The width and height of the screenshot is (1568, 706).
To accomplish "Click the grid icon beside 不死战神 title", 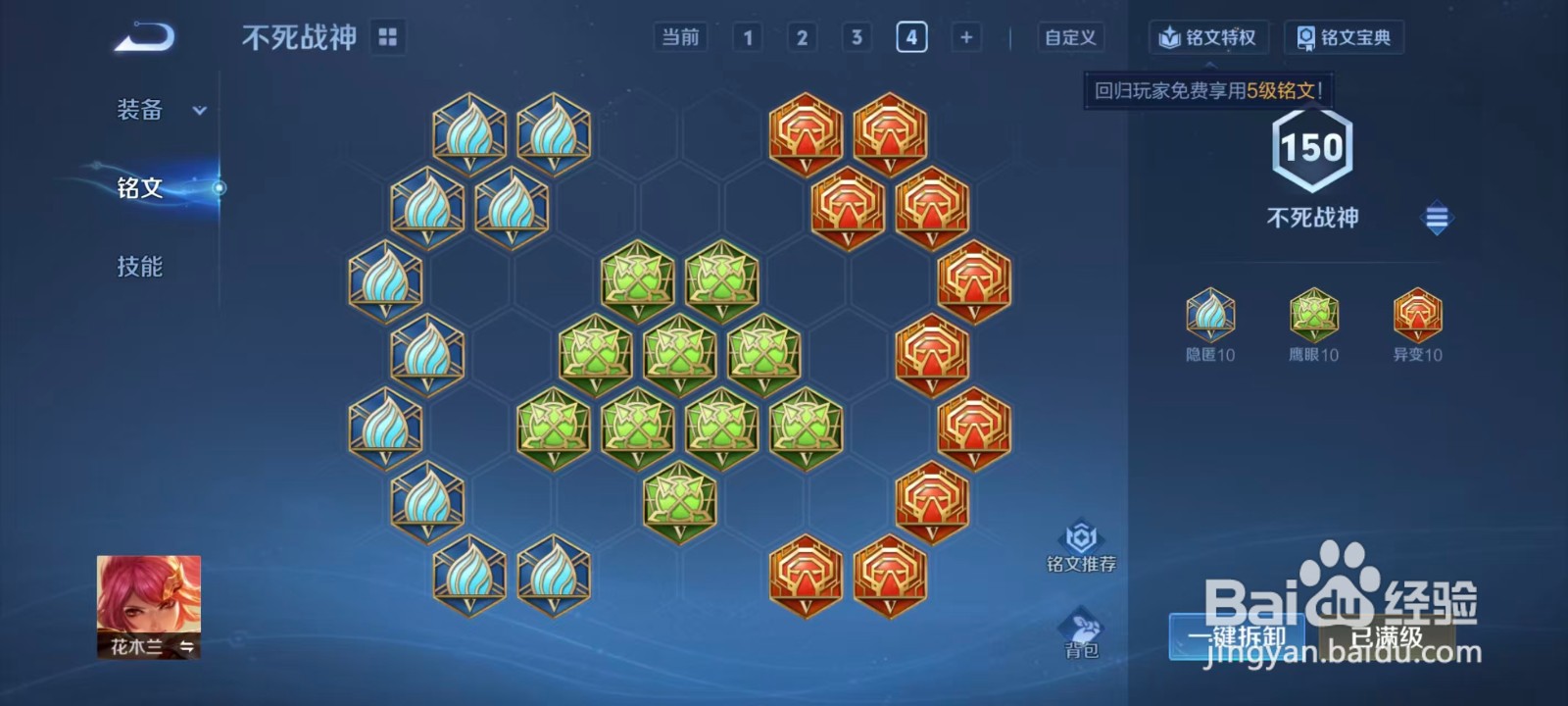I will [388, 35].
